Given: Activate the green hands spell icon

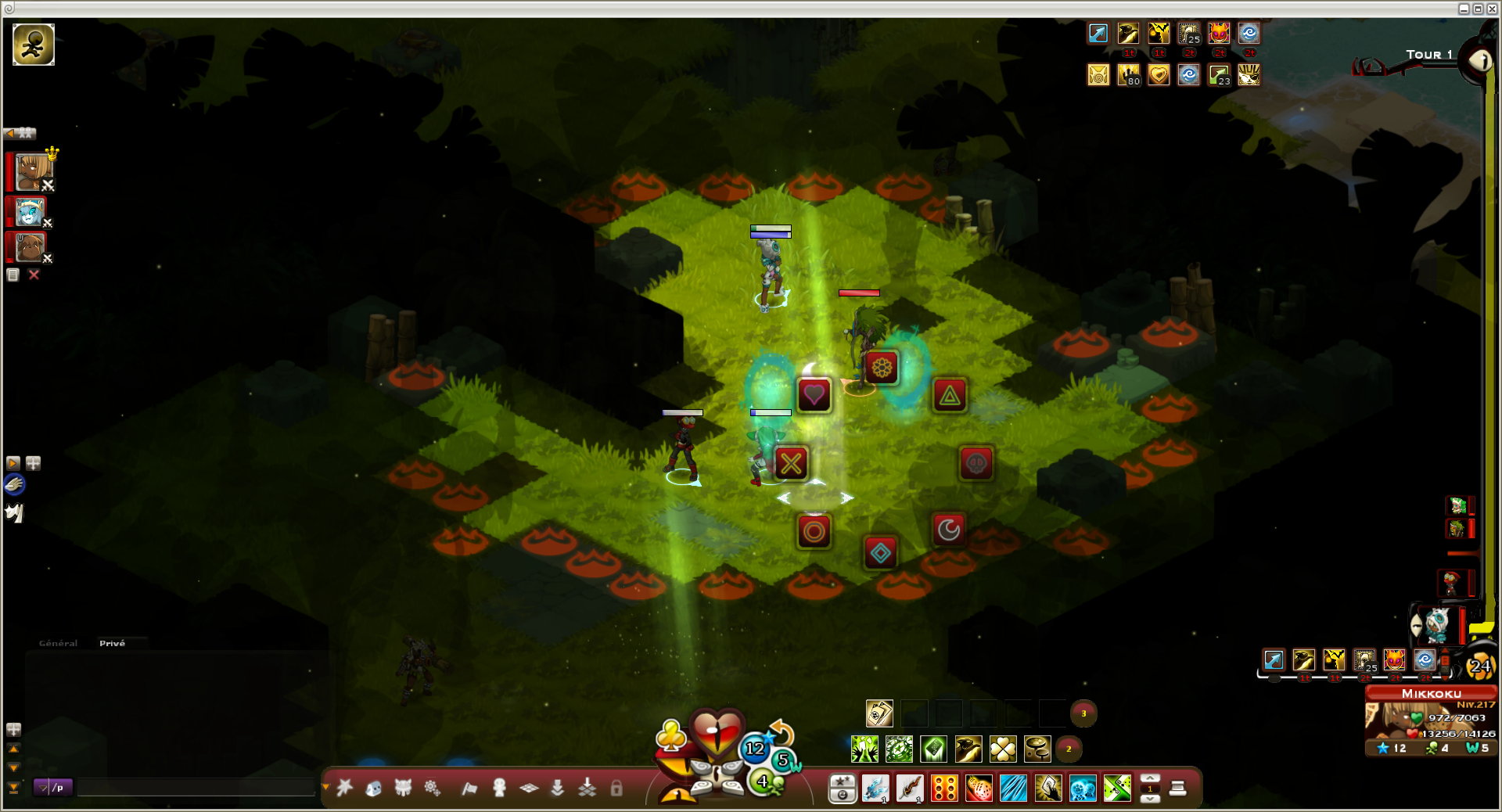Looking at the screenshot, I should [864, 749].
